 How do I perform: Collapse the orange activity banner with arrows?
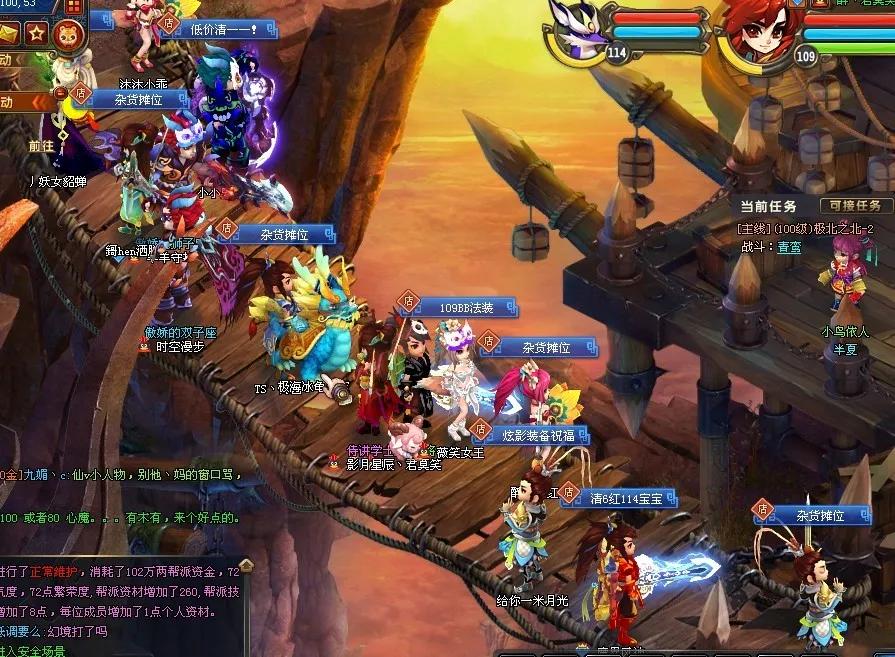[x=42, y=102]
